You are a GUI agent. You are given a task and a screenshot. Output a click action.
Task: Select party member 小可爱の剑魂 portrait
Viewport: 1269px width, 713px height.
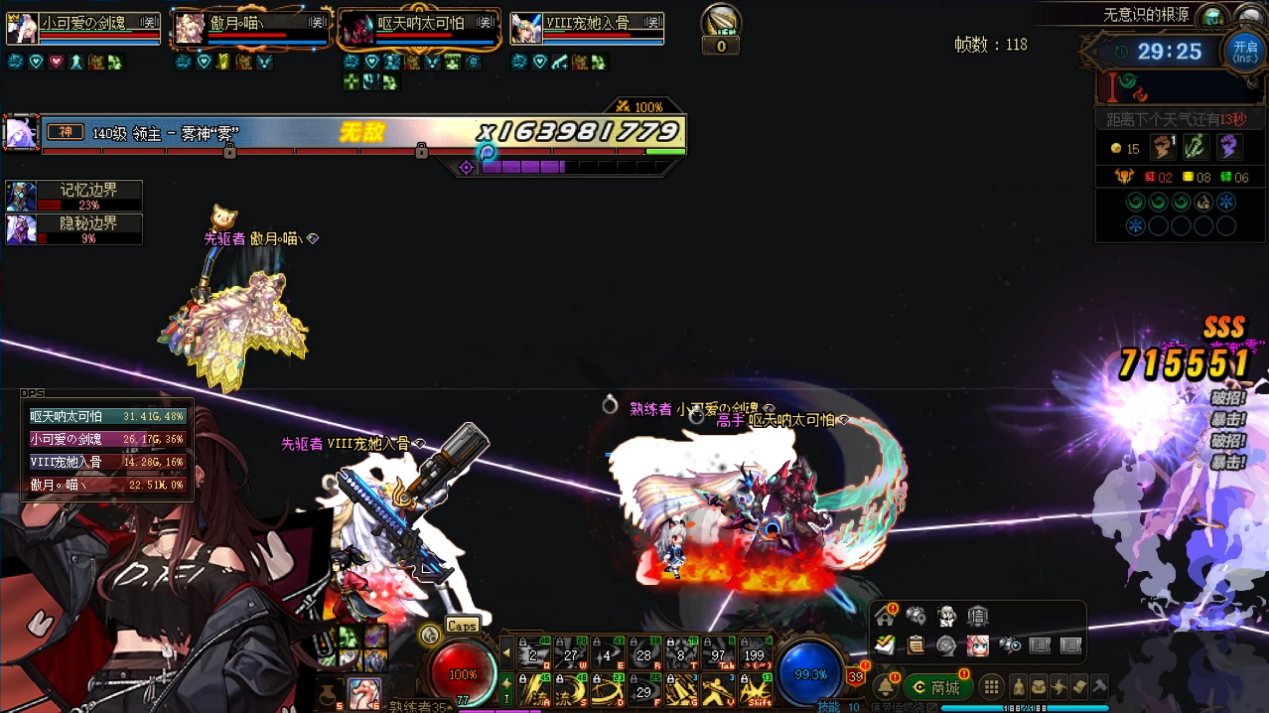[22, 28]
